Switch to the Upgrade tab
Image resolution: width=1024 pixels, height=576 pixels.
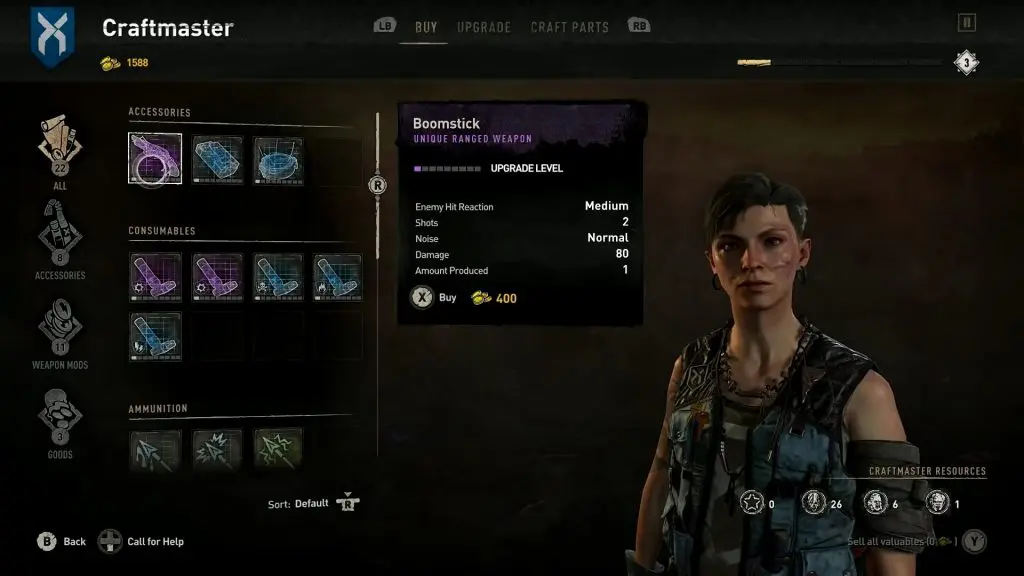click(484, 27)
